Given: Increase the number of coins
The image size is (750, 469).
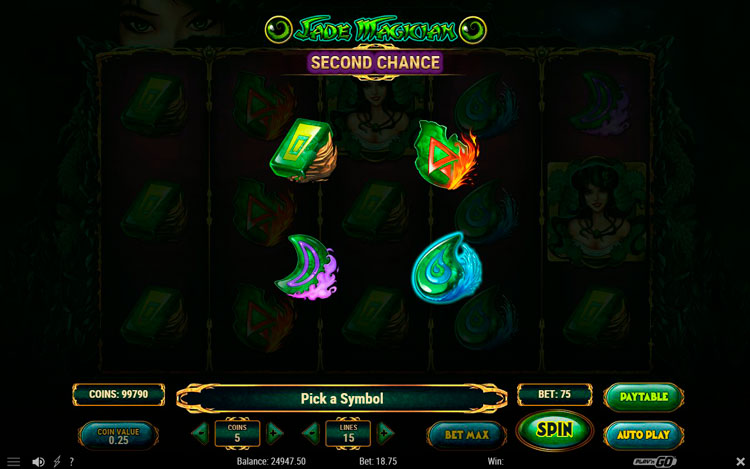Looking at the screenshot, I should click(276, 434).
